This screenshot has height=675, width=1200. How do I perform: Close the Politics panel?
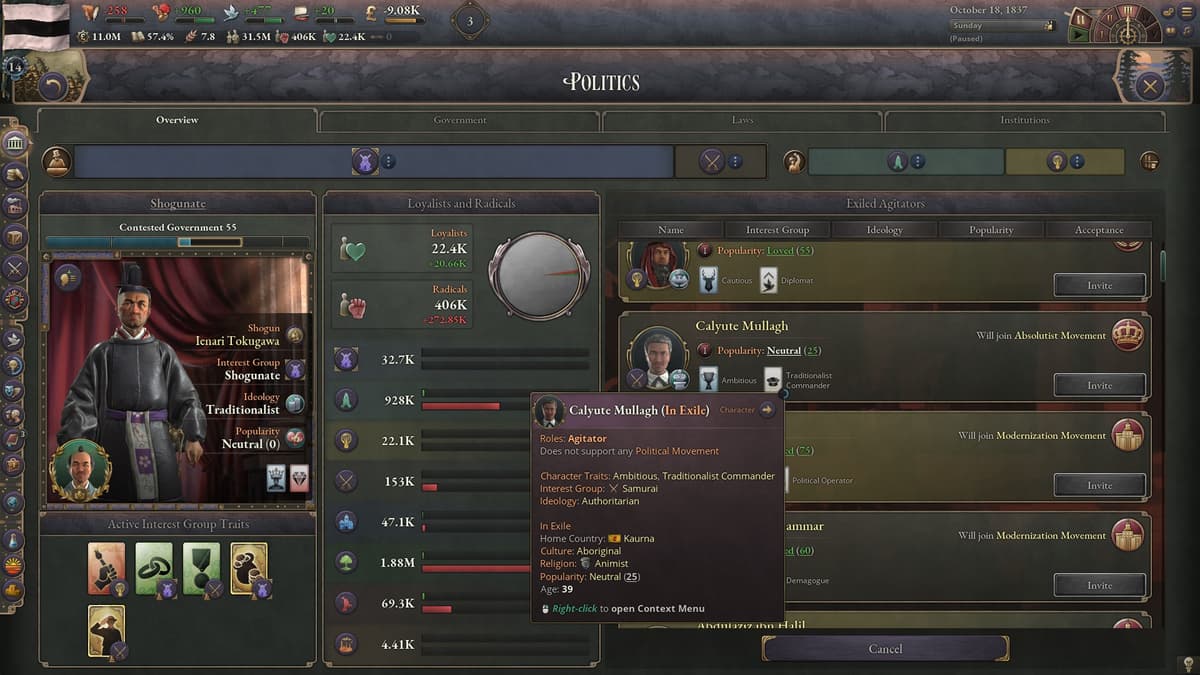1150,86
